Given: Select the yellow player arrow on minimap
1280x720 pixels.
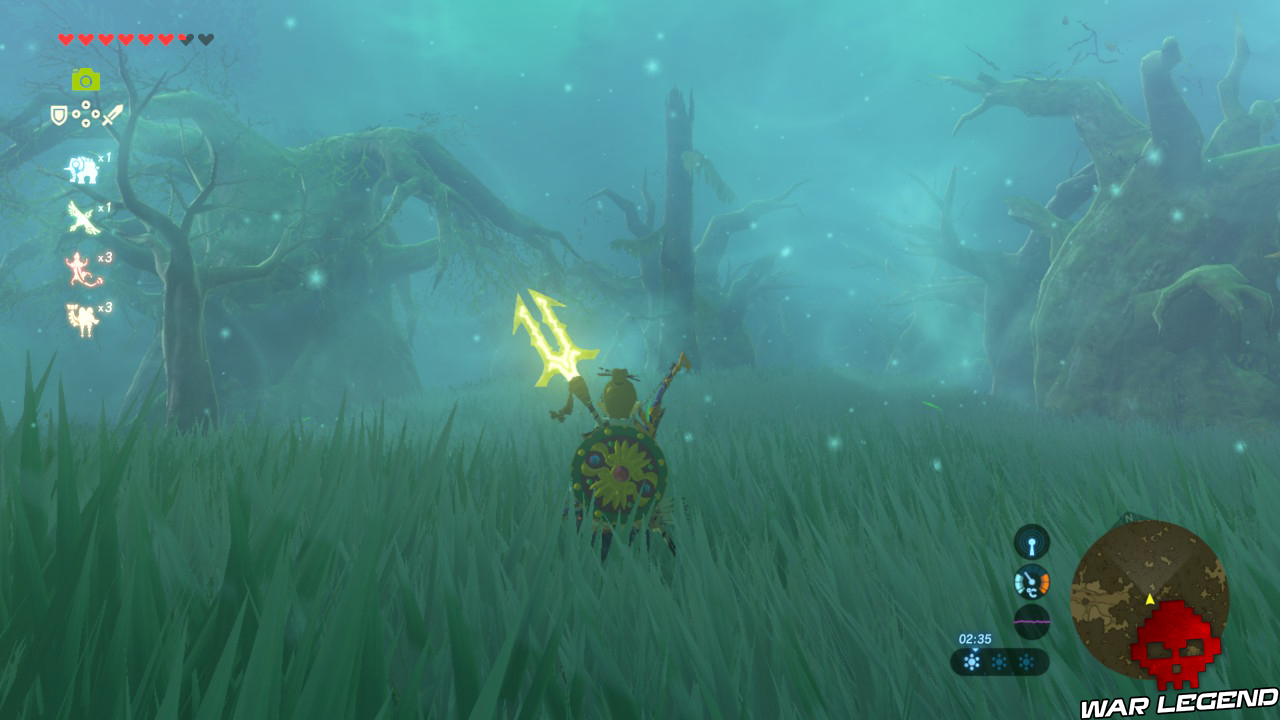Looking at the screenshot, I should 1152,600.
